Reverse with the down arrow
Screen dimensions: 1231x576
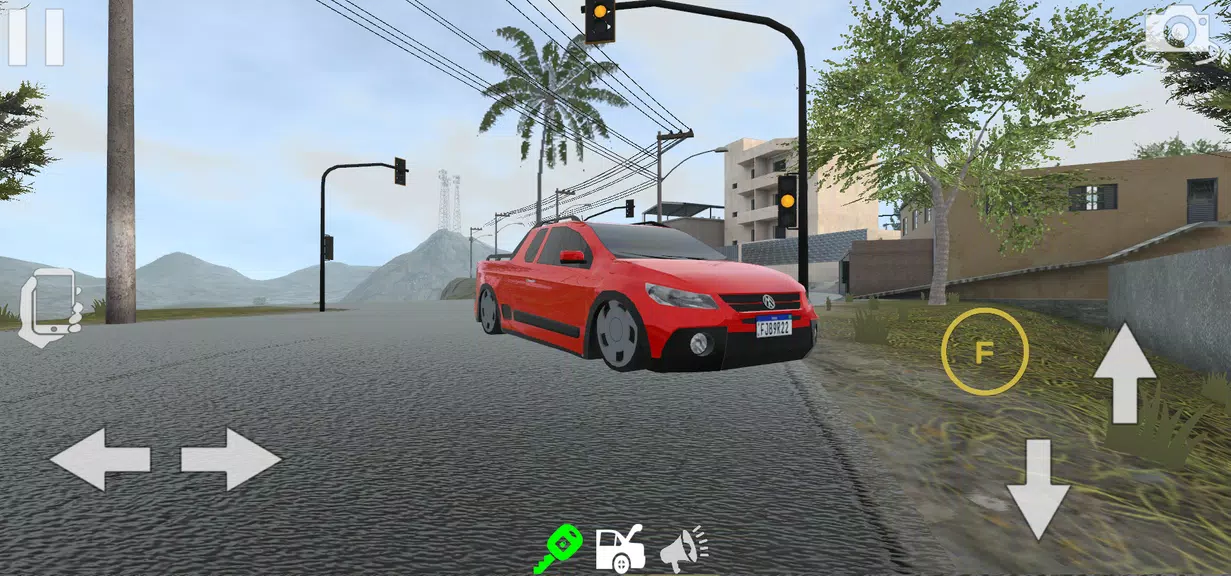[x=1037, y=489]
